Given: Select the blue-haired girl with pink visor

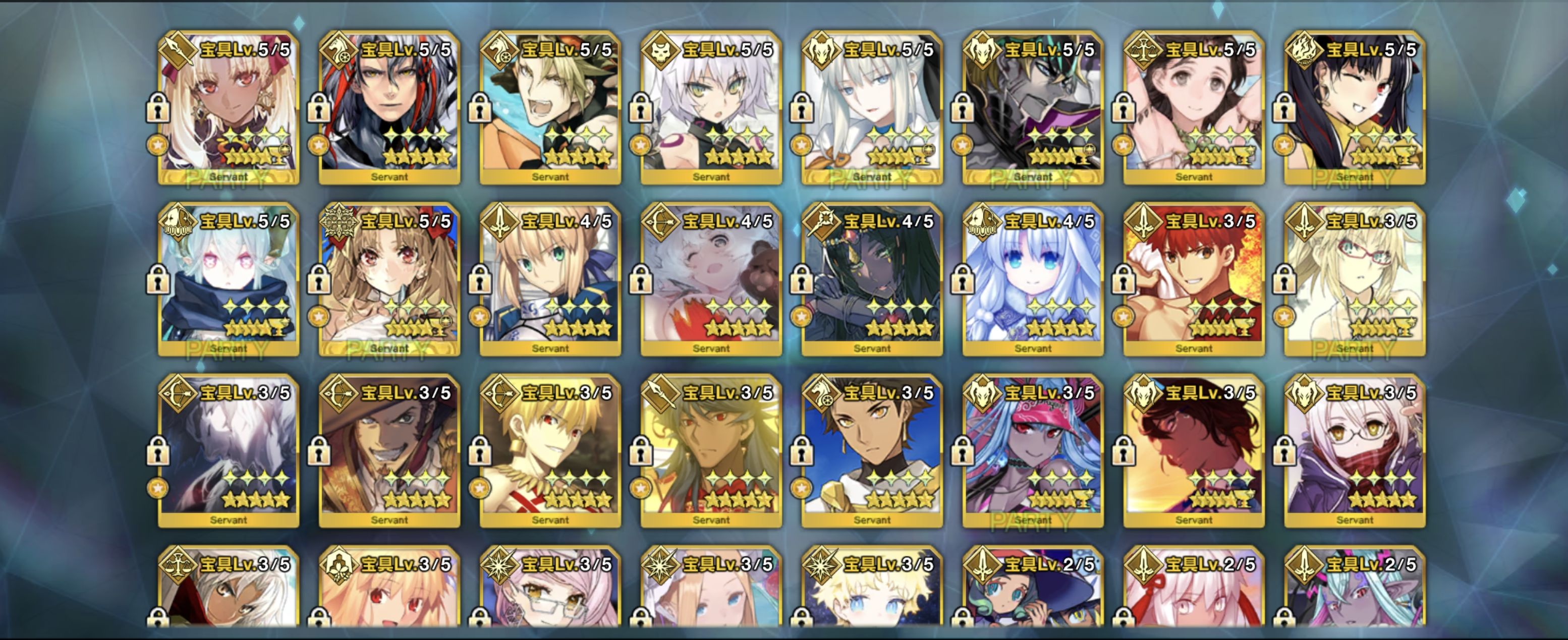Looking at the screenshot, I should click(1033, 451).
